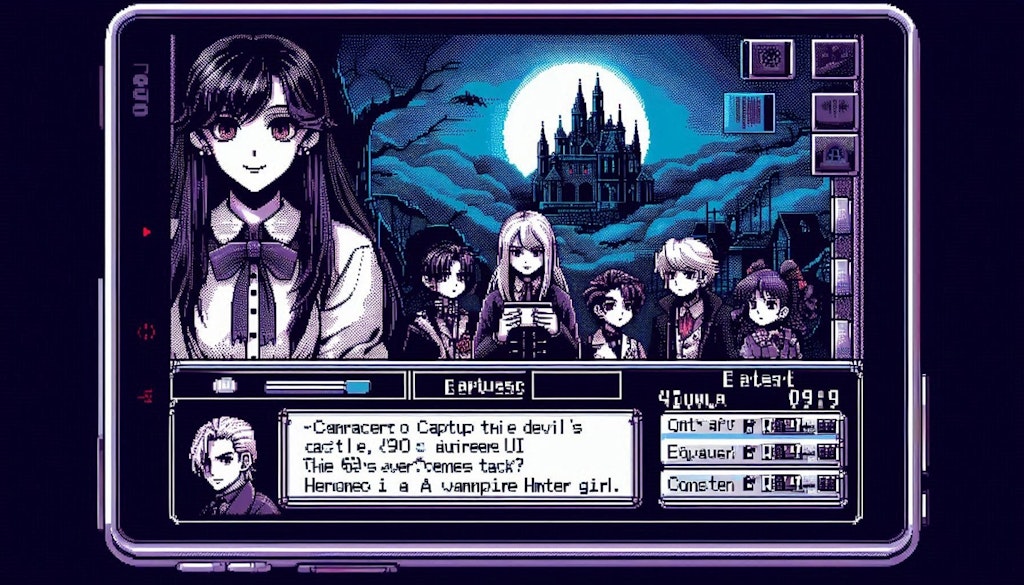Open the tombstone icon button
The image size is (1024, 585).
point(834,153)
